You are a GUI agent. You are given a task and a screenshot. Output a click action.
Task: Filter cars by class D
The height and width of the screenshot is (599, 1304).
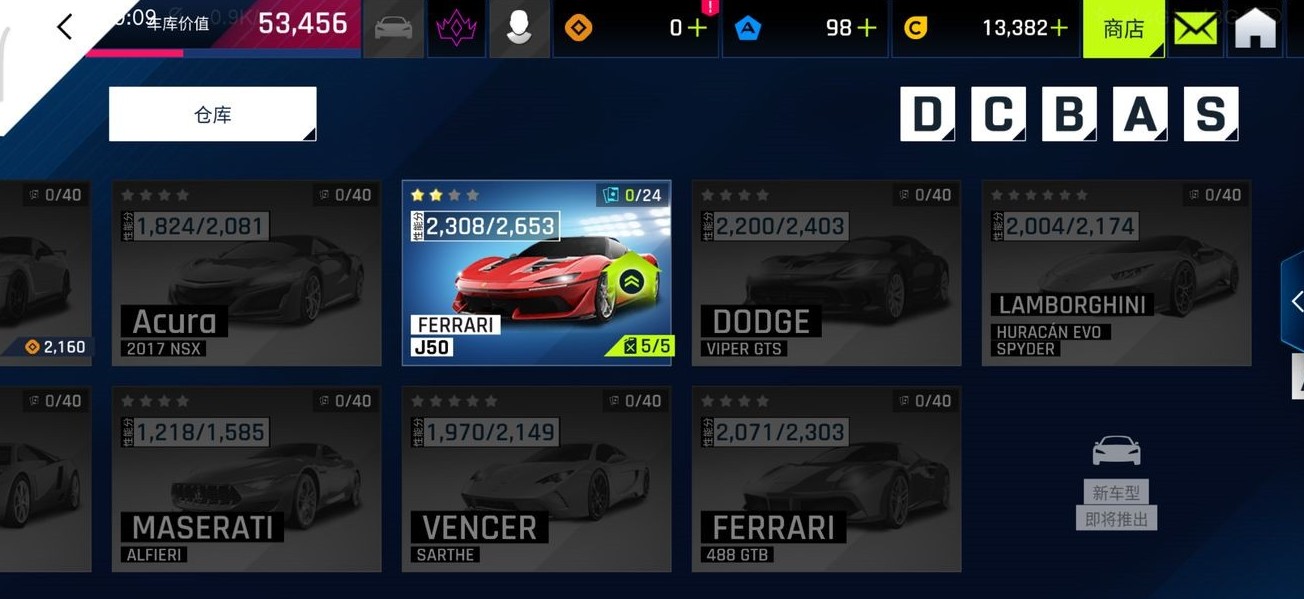927,114
